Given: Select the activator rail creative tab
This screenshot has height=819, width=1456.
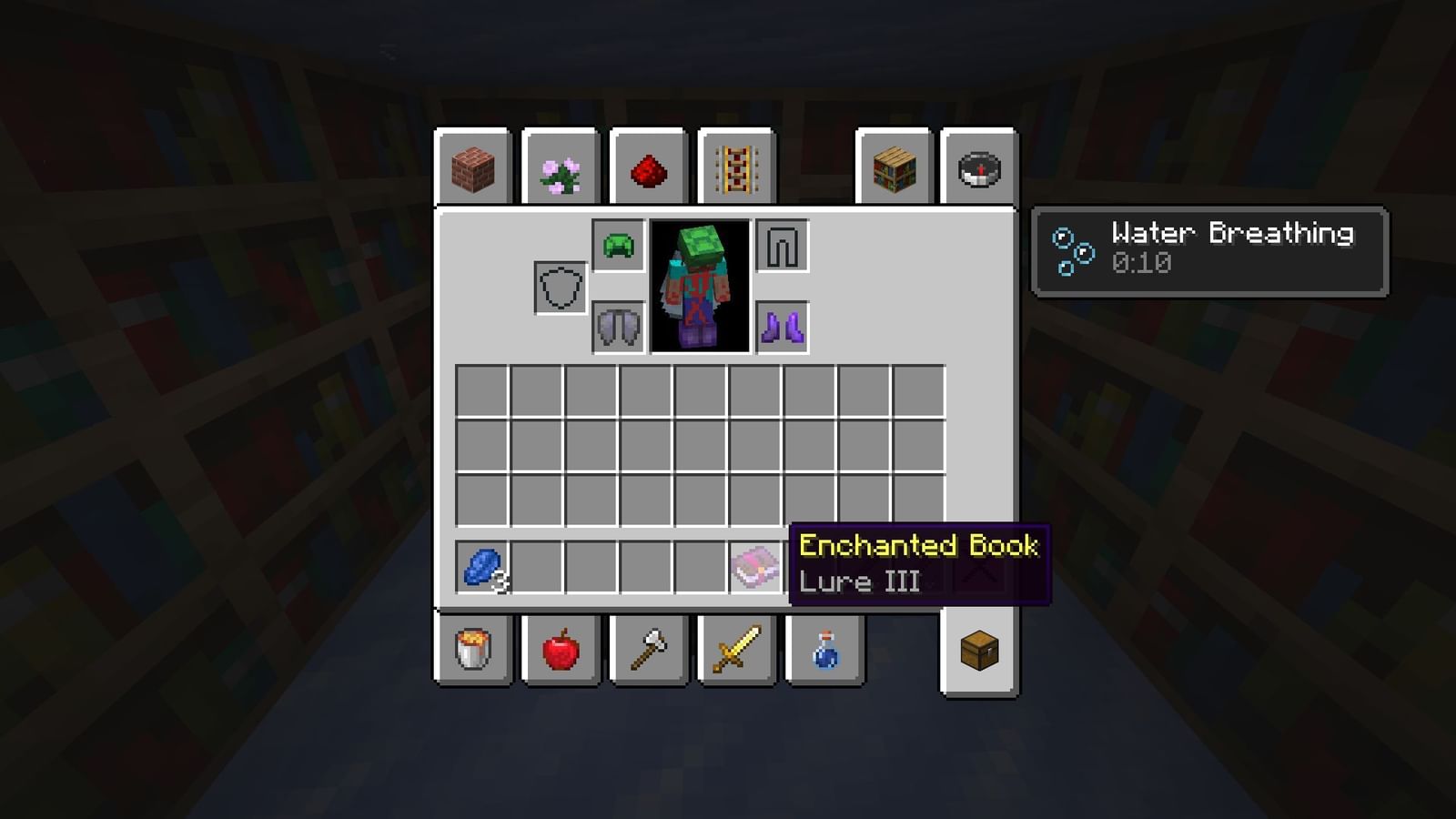Looking at the screenshot, I should (x=735, y=168).
